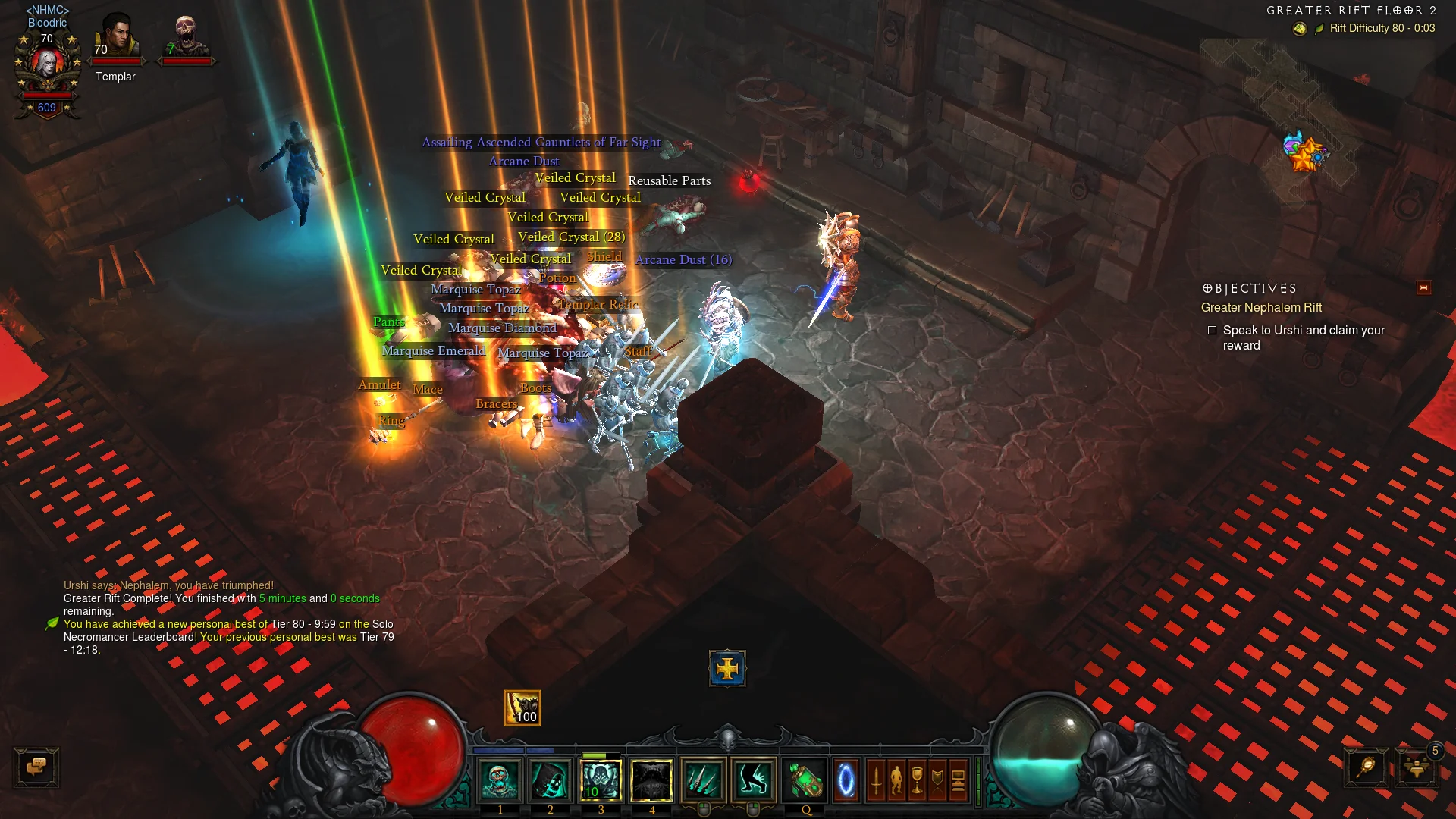Open the sword icon menu button
This screenshot has height=819, width=1456.
click(x=876, y=780)
